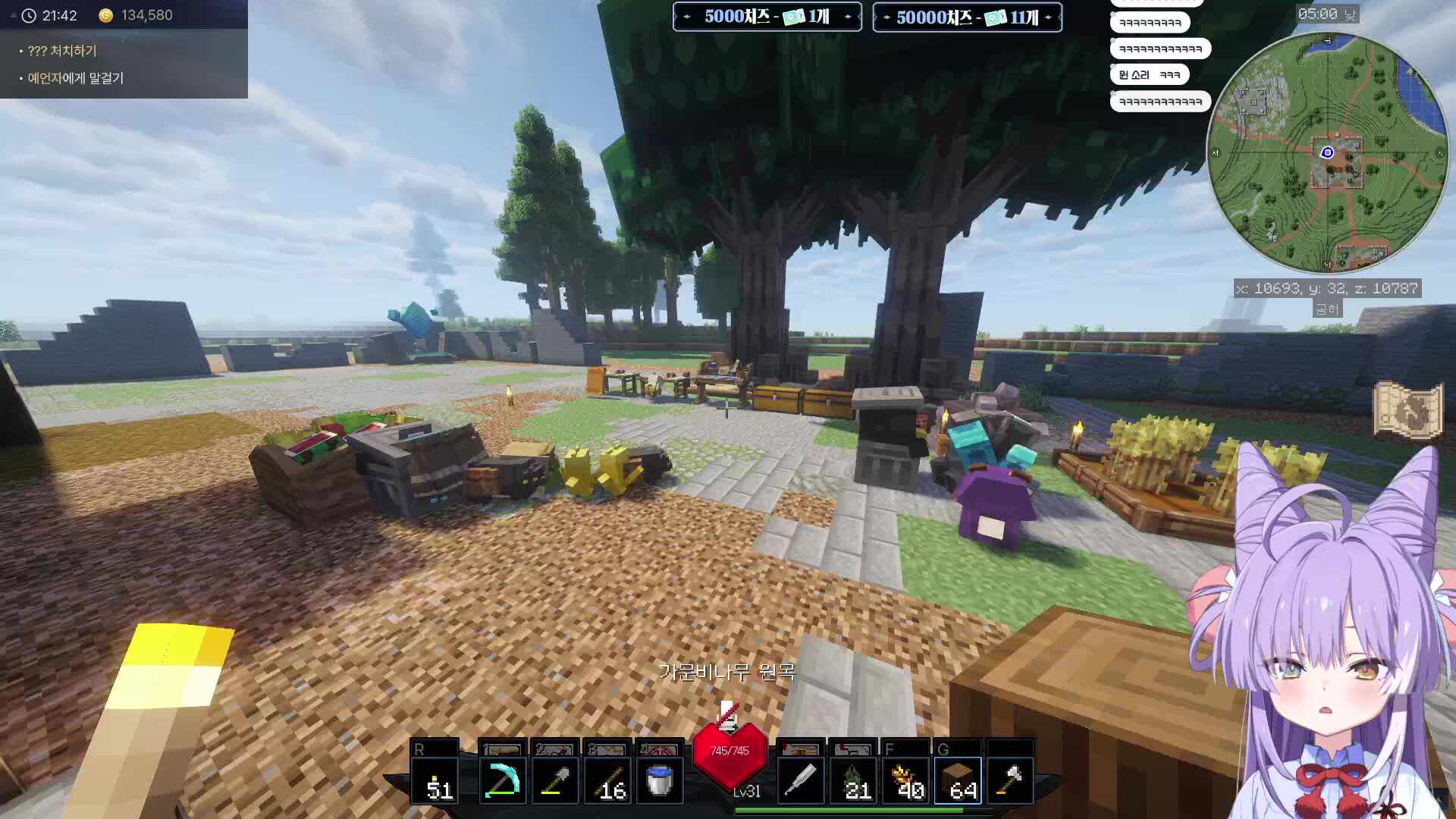
Task: Select the '예언자에게 말걸기' quest objective
Action: tap(75, 78)
